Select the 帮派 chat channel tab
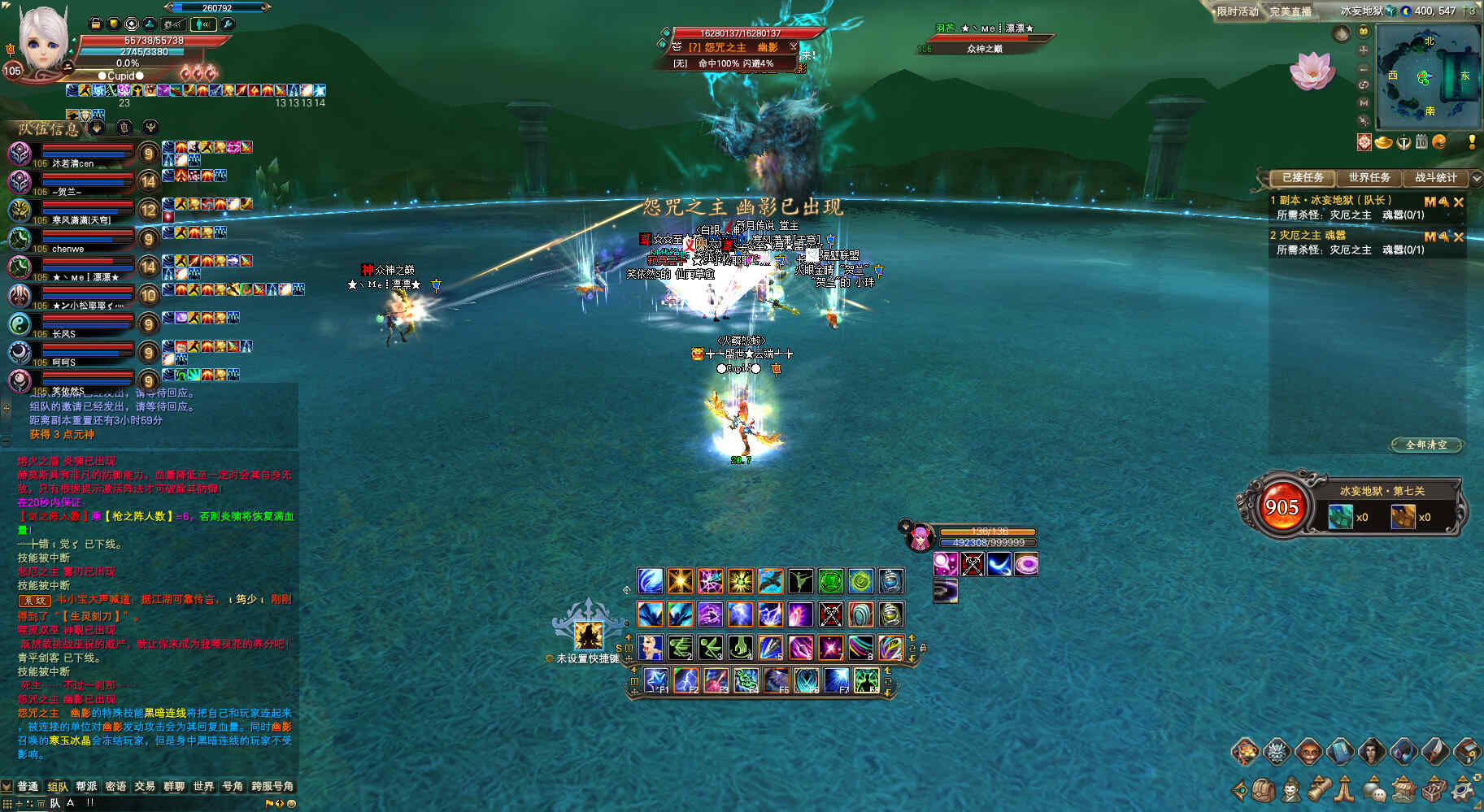1484x812 pixels. coord(86,786)
